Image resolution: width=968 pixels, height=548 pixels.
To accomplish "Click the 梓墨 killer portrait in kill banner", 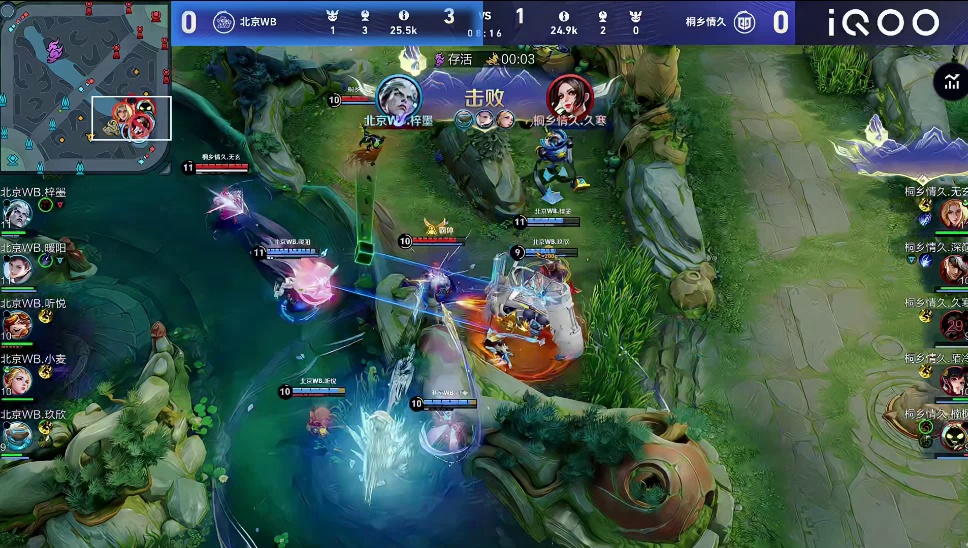I will [x=398, y=97].
